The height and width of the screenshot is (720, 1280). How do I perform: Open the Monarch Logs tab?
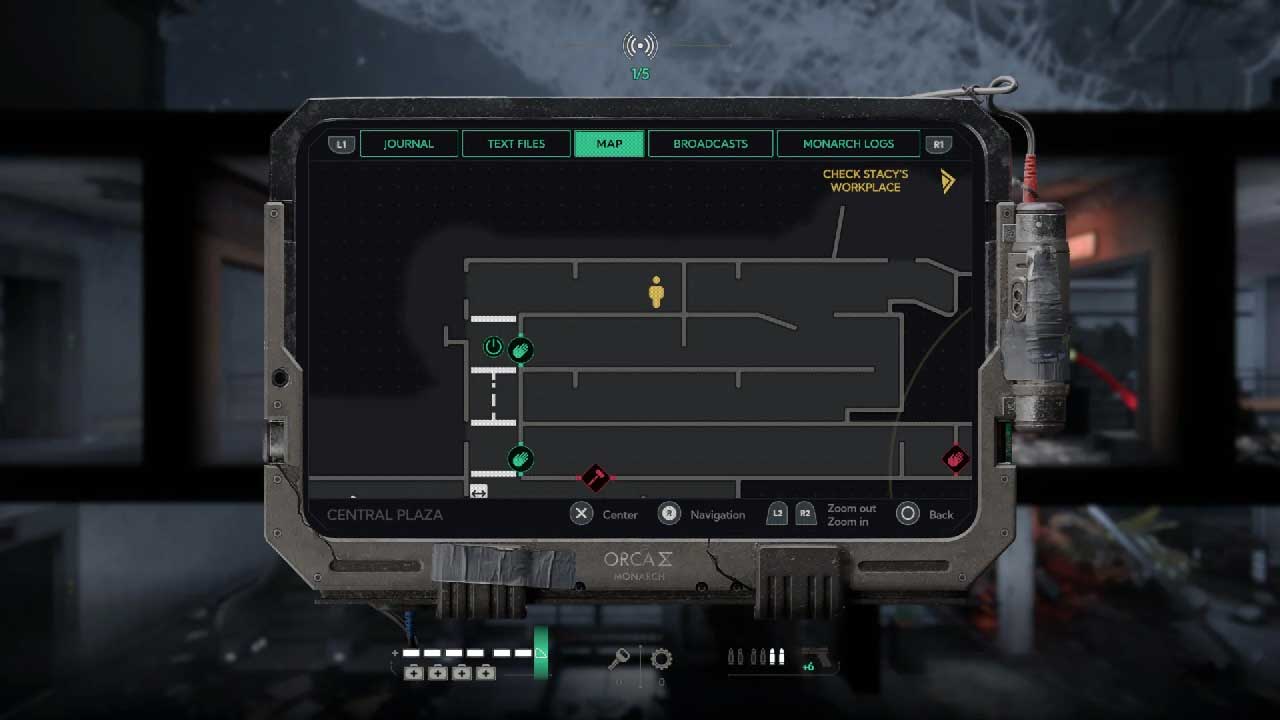point(848,144)
